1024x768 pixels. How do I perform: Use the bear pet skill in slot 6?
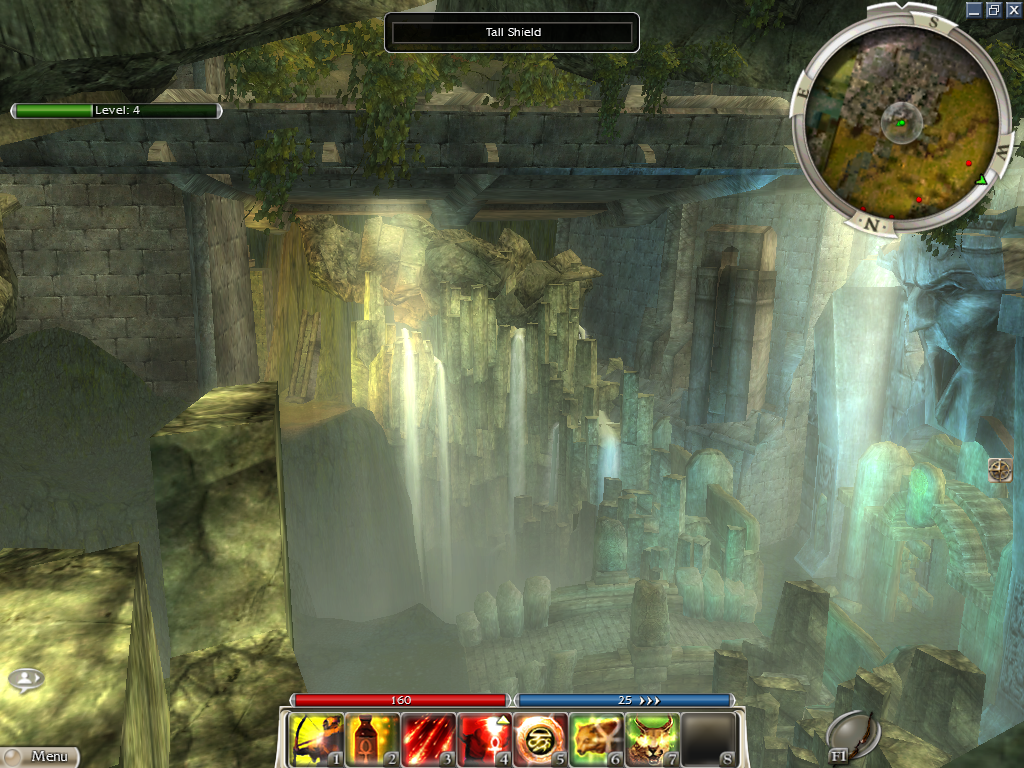(x=596, y=739)
